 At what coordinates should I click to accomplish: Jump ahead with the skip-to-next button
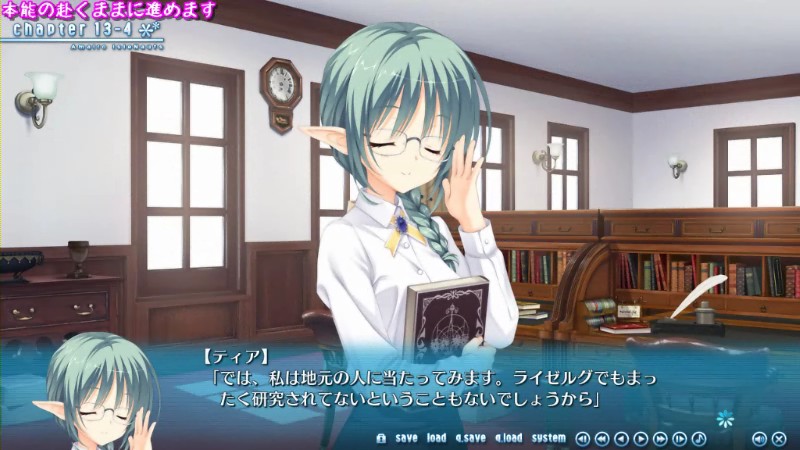pyautogui.click(x=680, y=438)
